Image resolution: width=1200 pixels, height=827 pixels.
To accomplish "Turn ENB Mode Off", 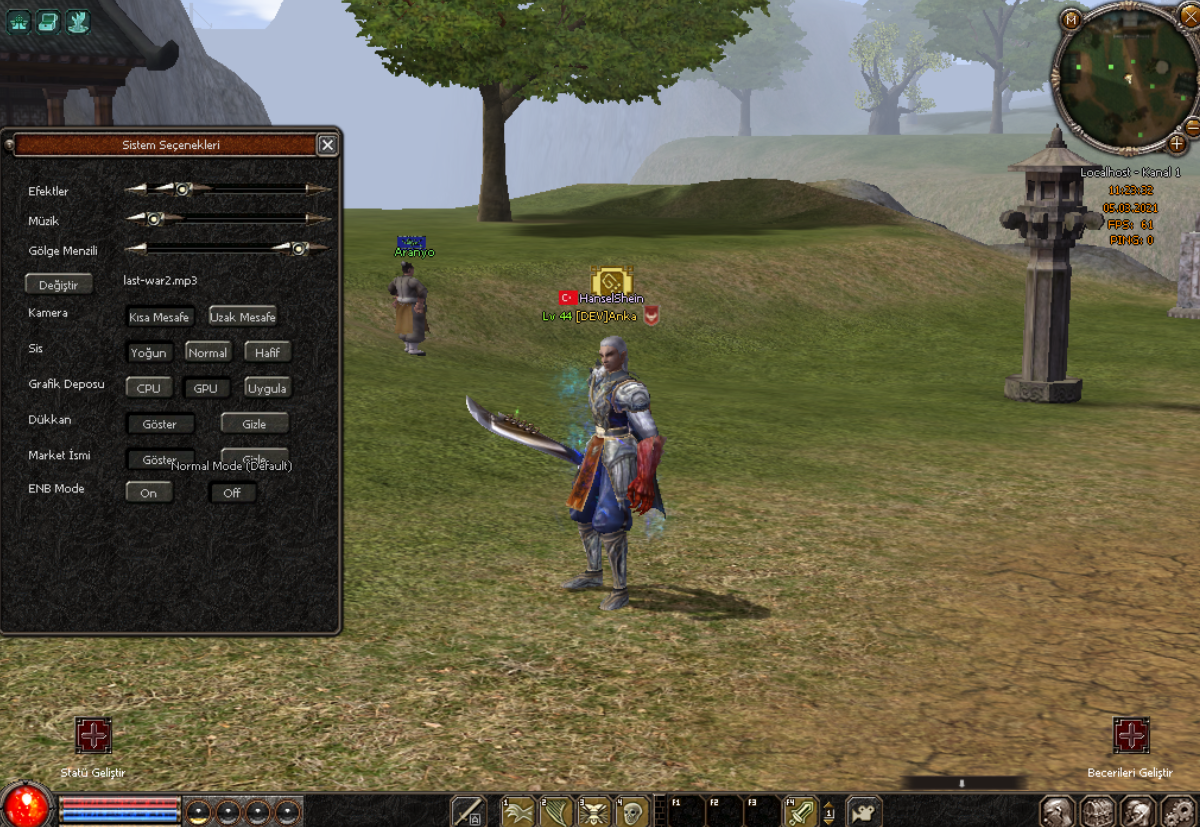I will [232, 493].
